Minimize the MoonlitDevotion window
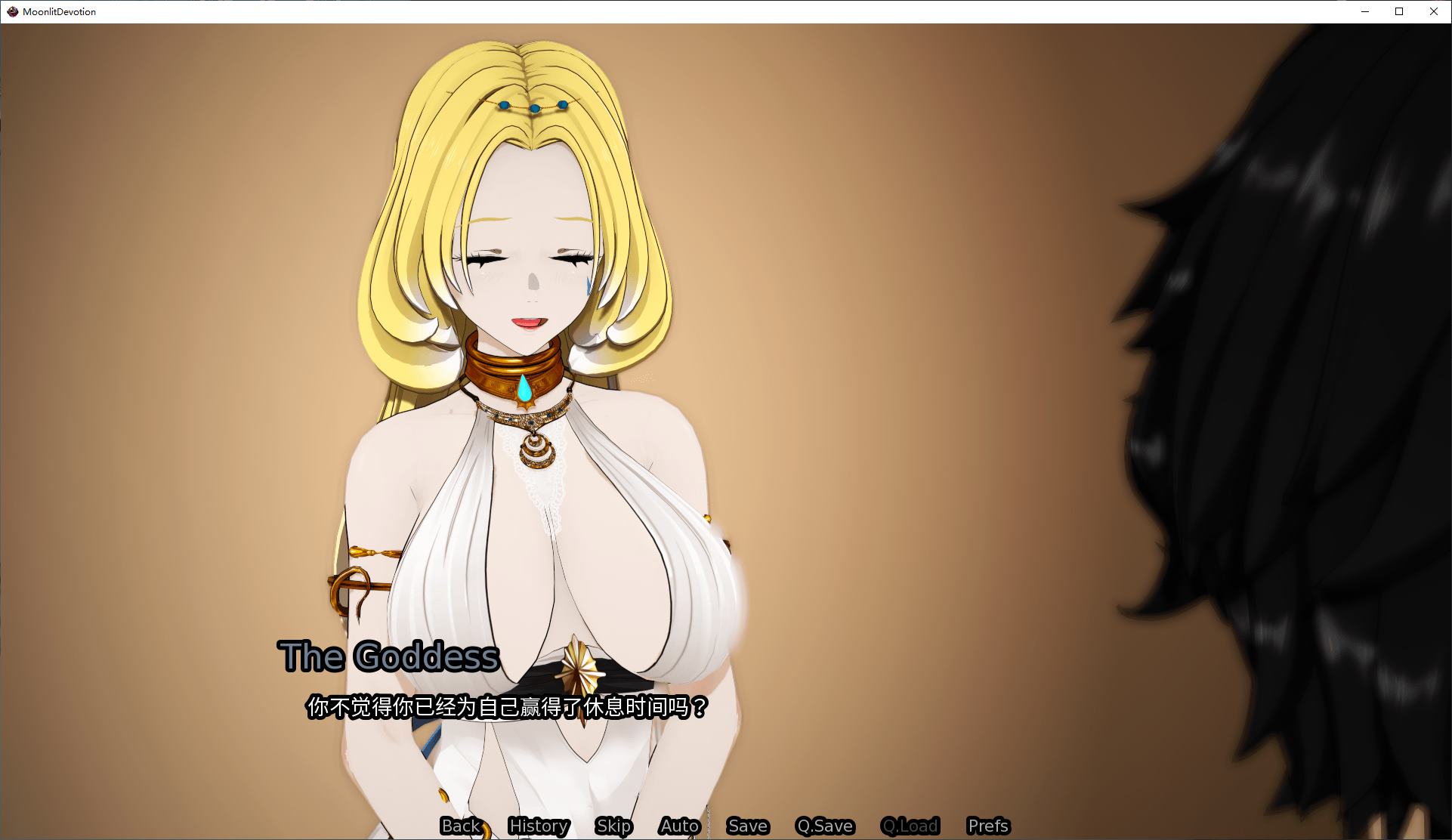This screenshot has height=840, width=1452. (1364, 11)
